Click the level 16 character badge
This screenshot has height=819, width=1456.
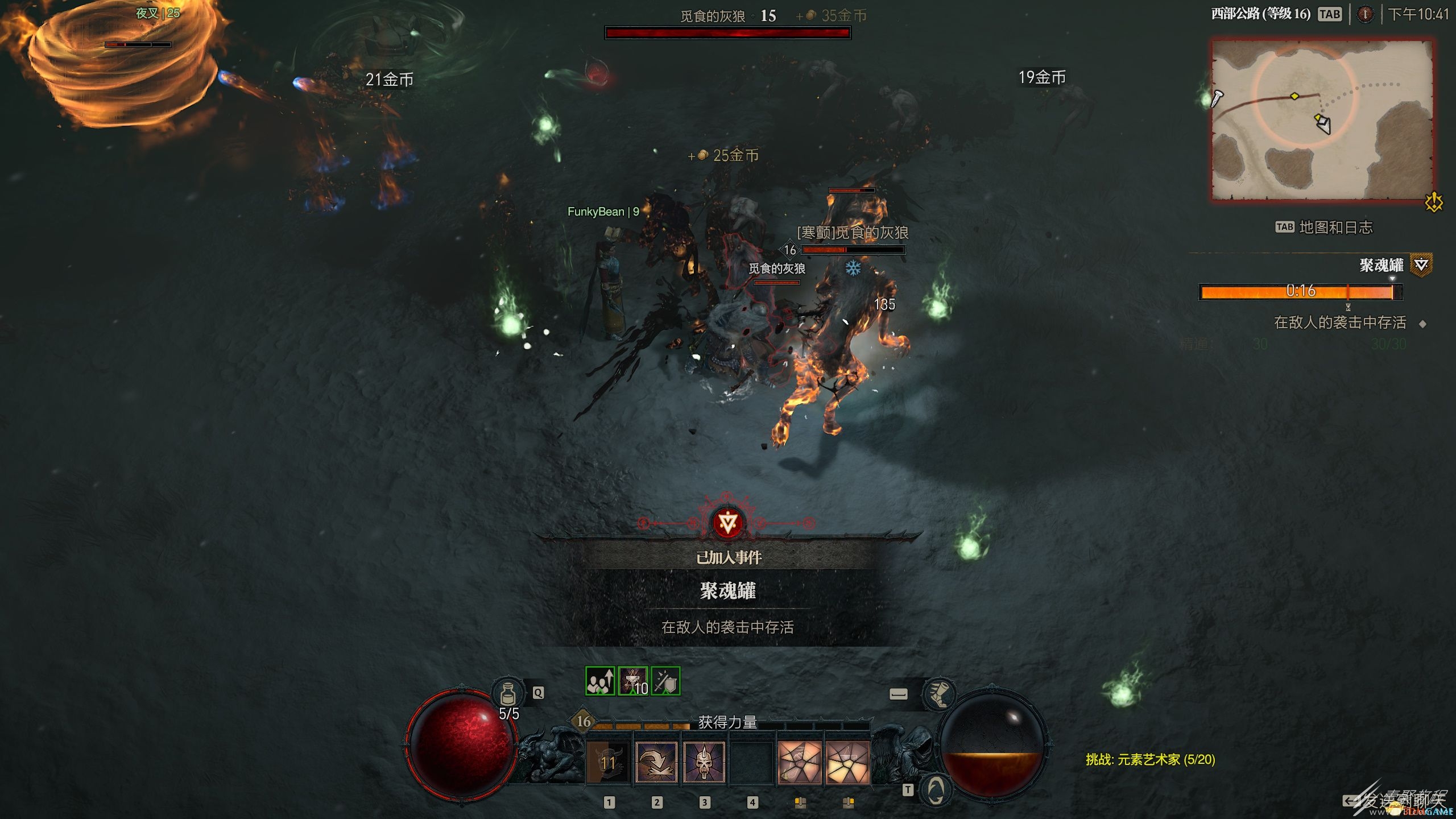pyautogui.click(x=584, y=721)
